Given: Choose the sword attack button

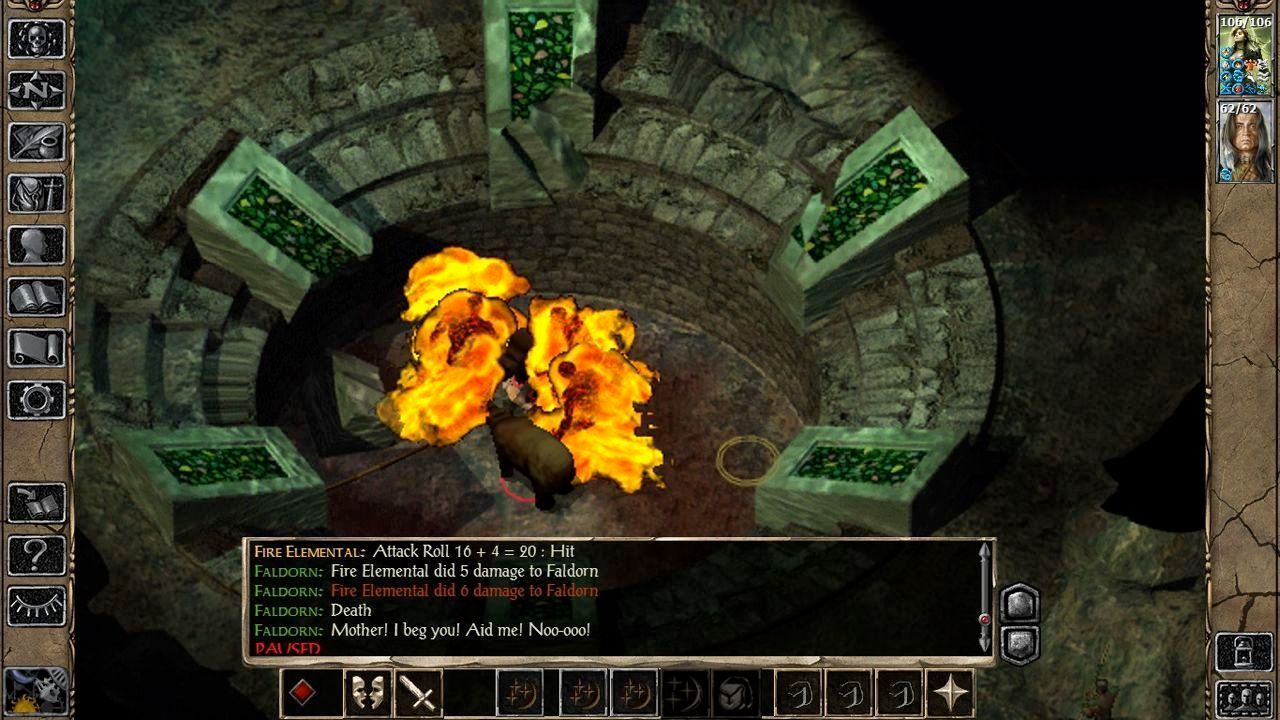Looking at the screenshot, I should click(420, 693).
